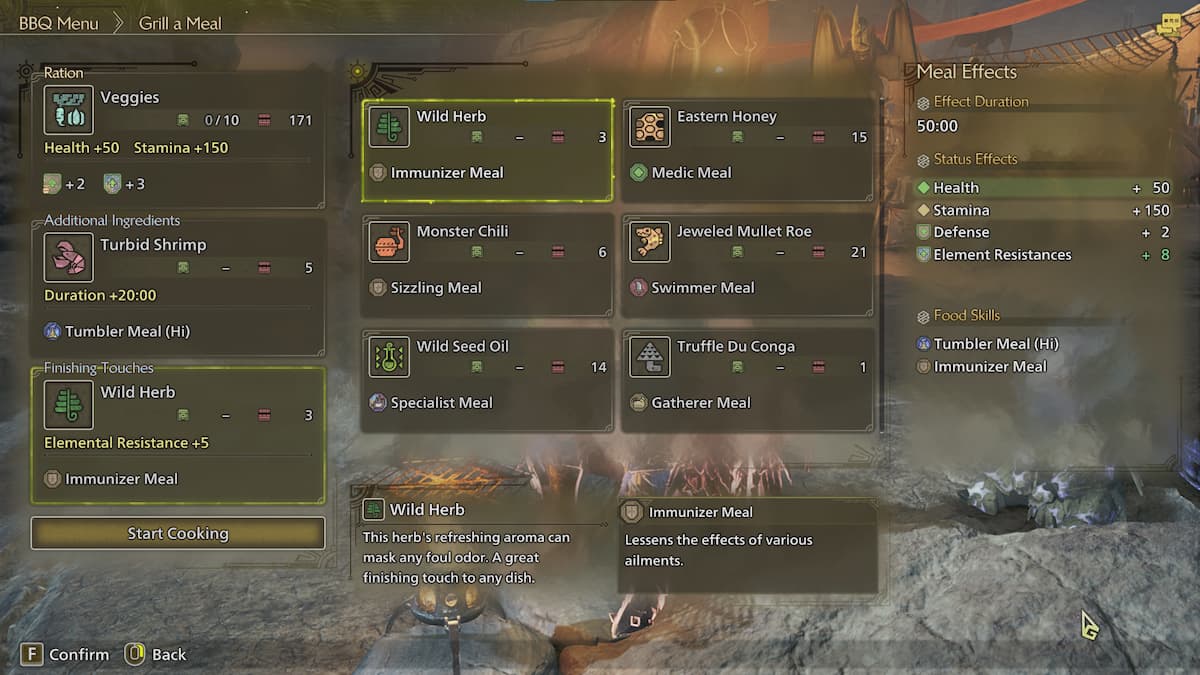1200x675 pixels.
Task: Choose the Turbid Shrimp additional ingredient
Action: 178,287
